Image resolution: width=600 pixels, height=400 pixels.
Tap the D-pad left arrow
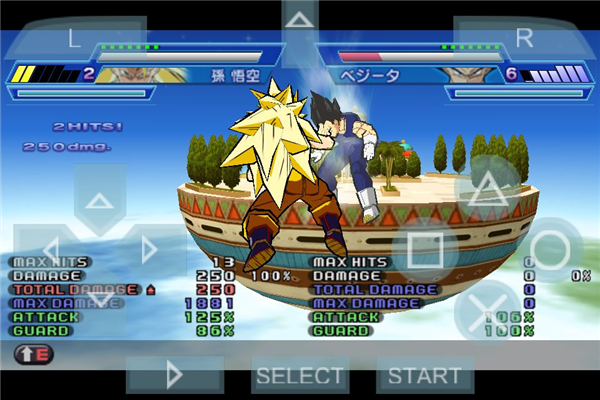(x=50, y=249)
